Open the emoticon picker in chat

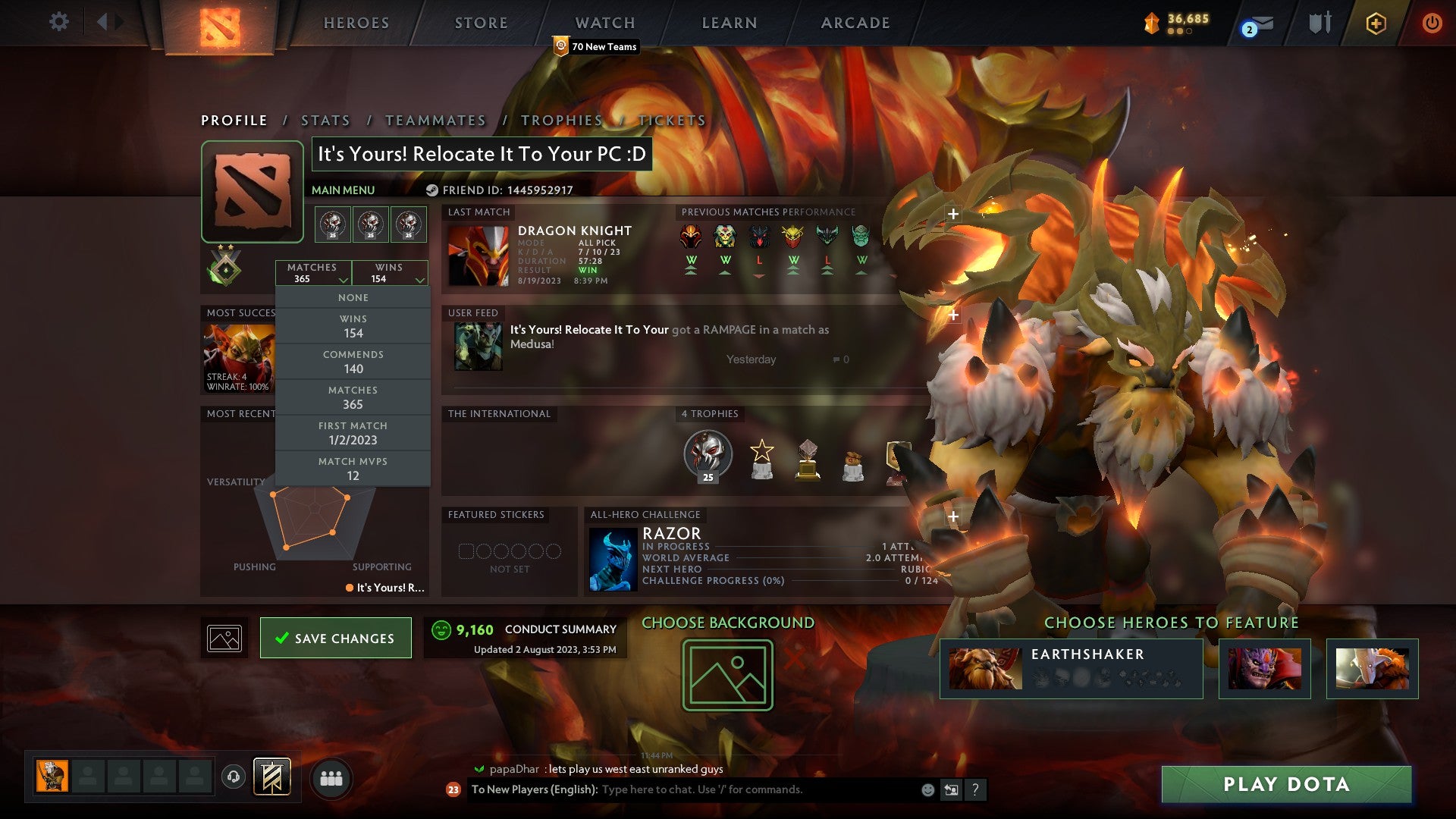[927, 789]
